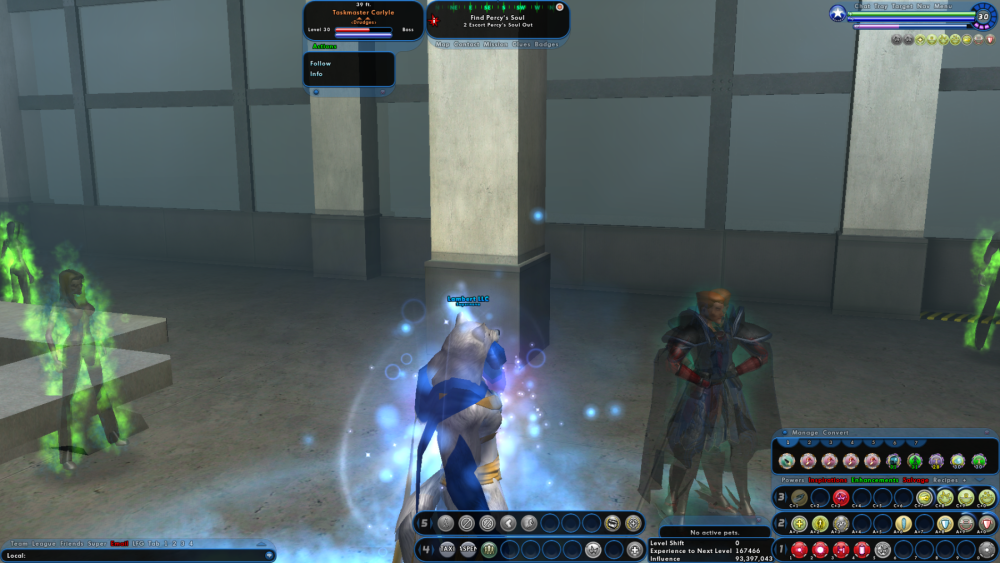
Task: Open the Enhancements tab
Action: pos(874,480)
